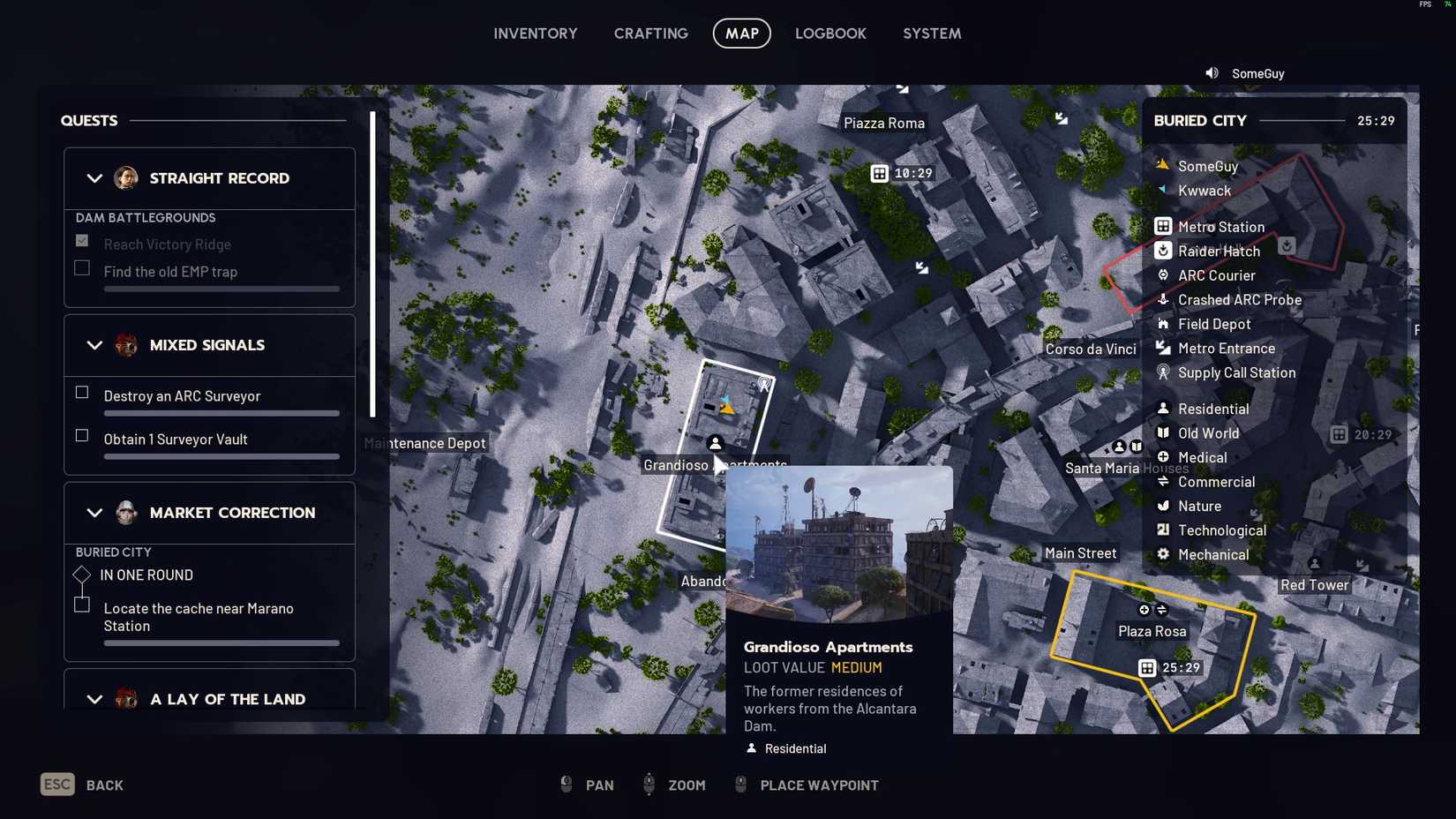
Task: Switch to the Inventory tab
Action: click(535, 33)
